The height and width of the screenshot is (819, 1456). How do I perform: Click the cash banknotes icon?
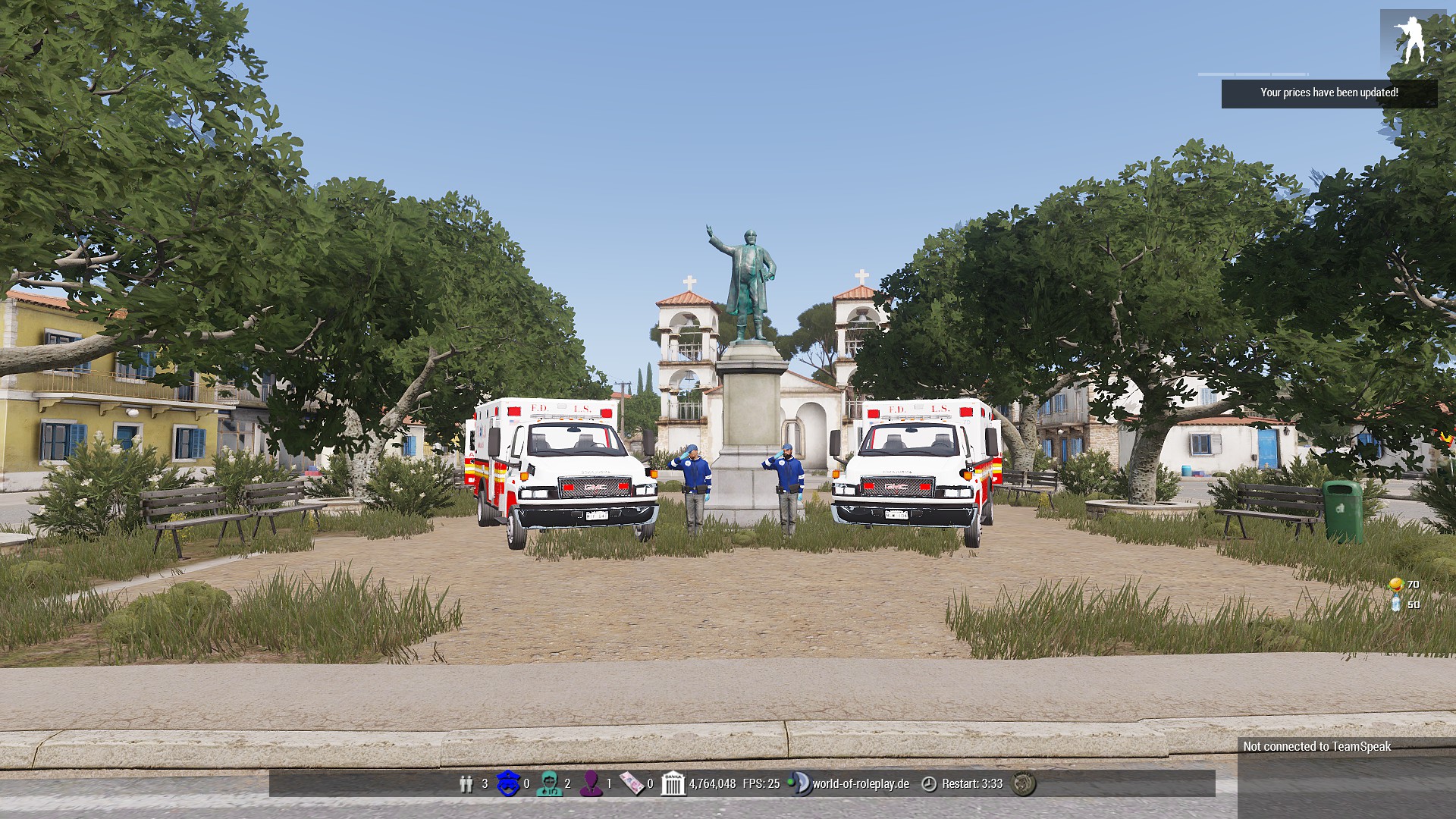coord(631,783)
